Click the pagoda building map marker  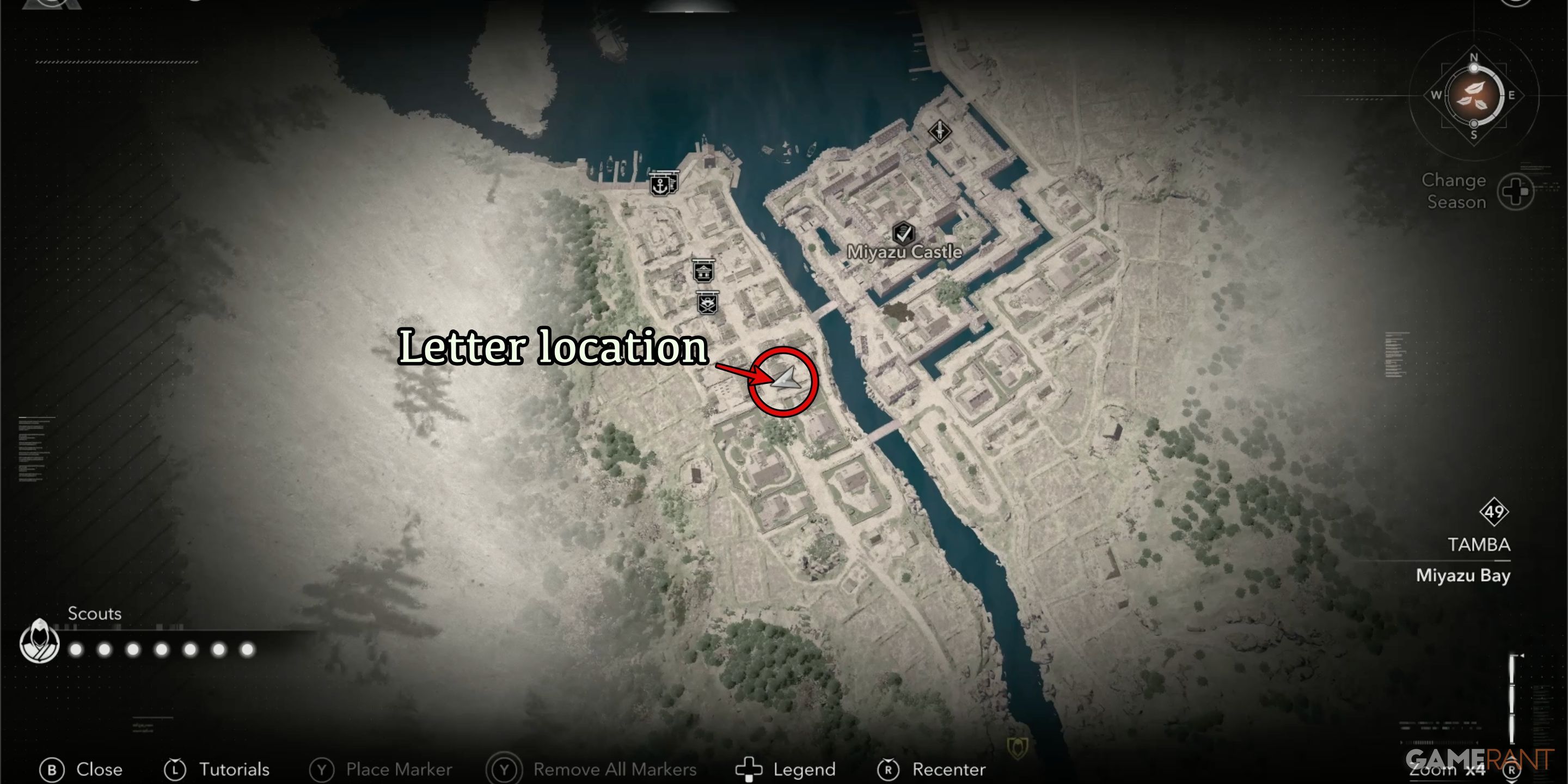click(703, 271)
